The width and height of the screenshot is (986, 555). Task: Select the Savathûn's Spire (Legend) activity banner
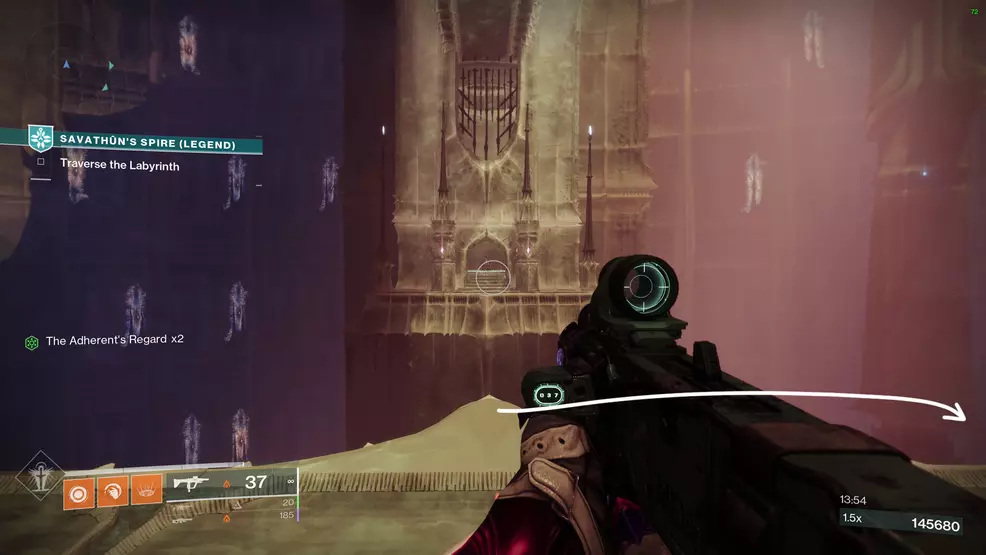click(147, 144)
